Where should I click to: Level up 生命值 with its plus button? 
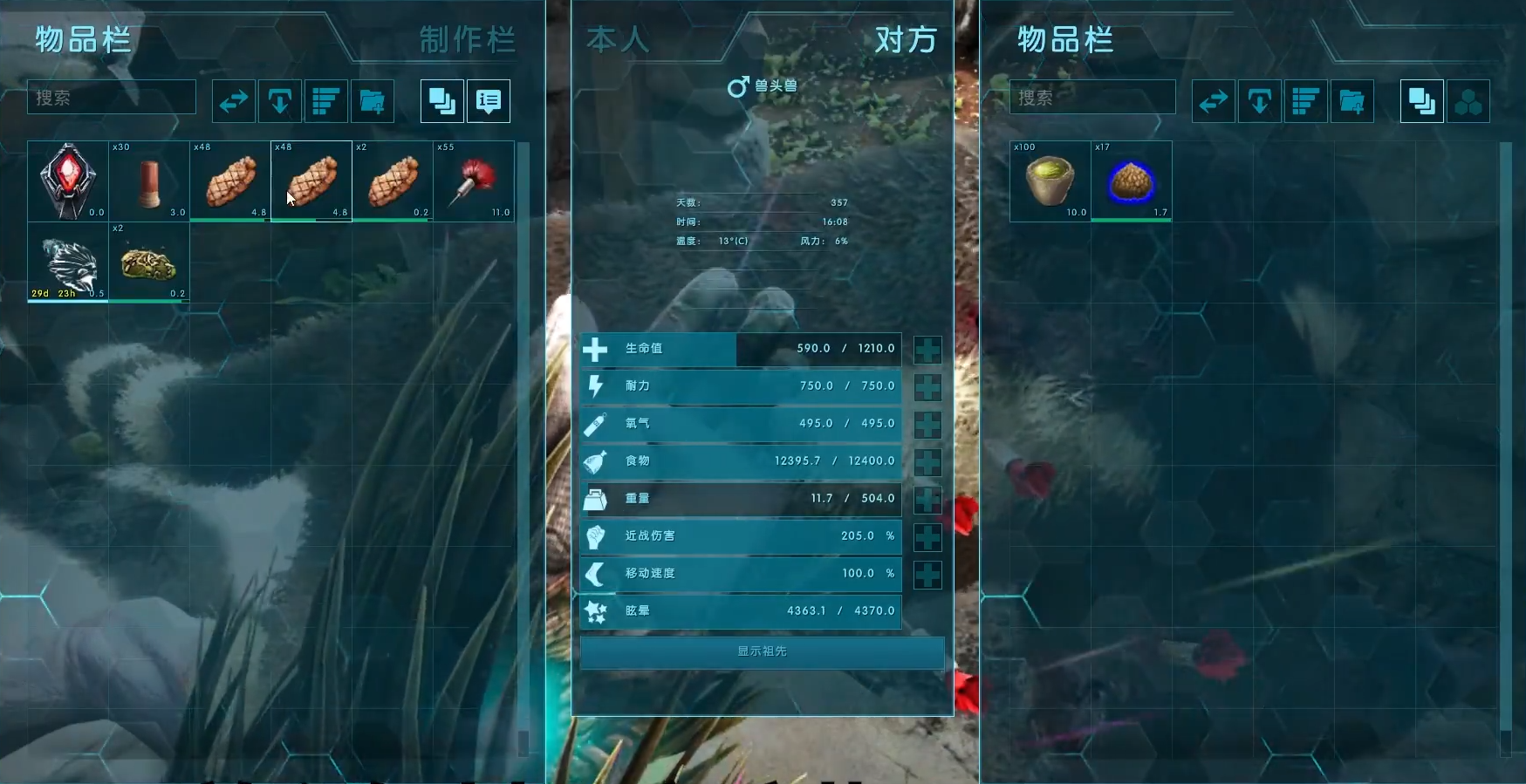tap(927, 349)
